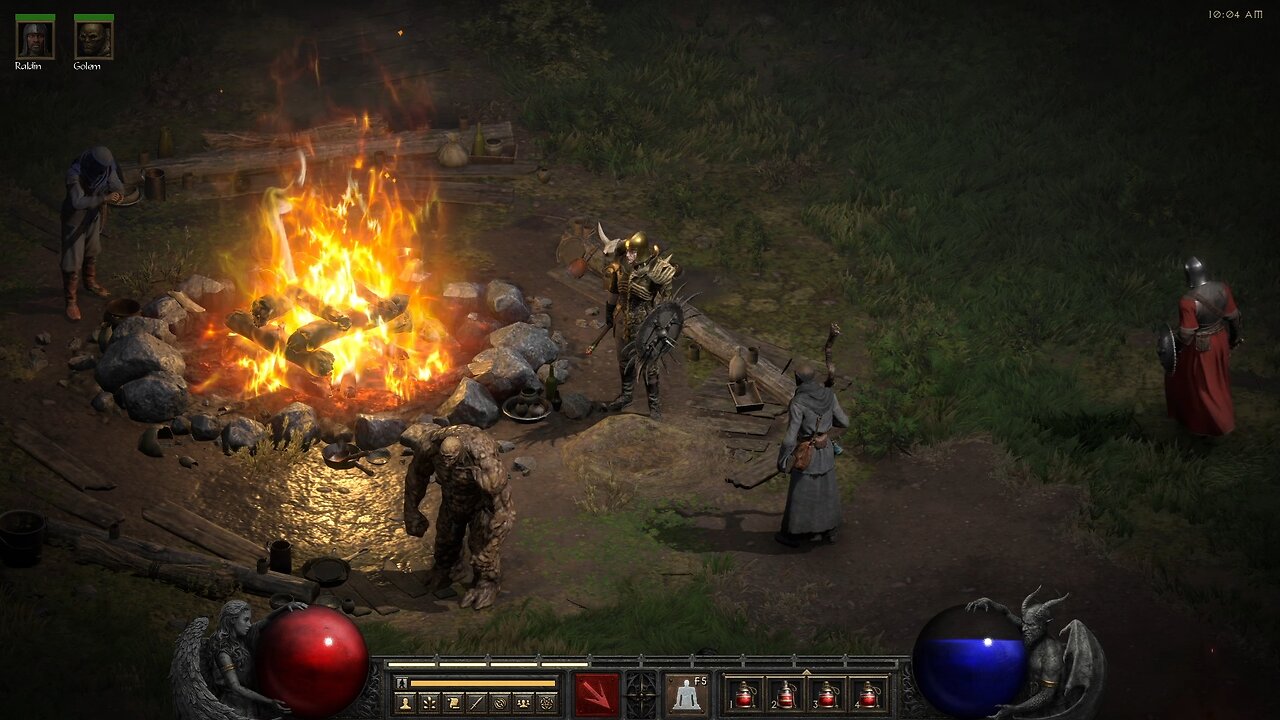This screenshot has width=1280, height=720.
Task: Open the skill tree button
Action: (428, 703)
